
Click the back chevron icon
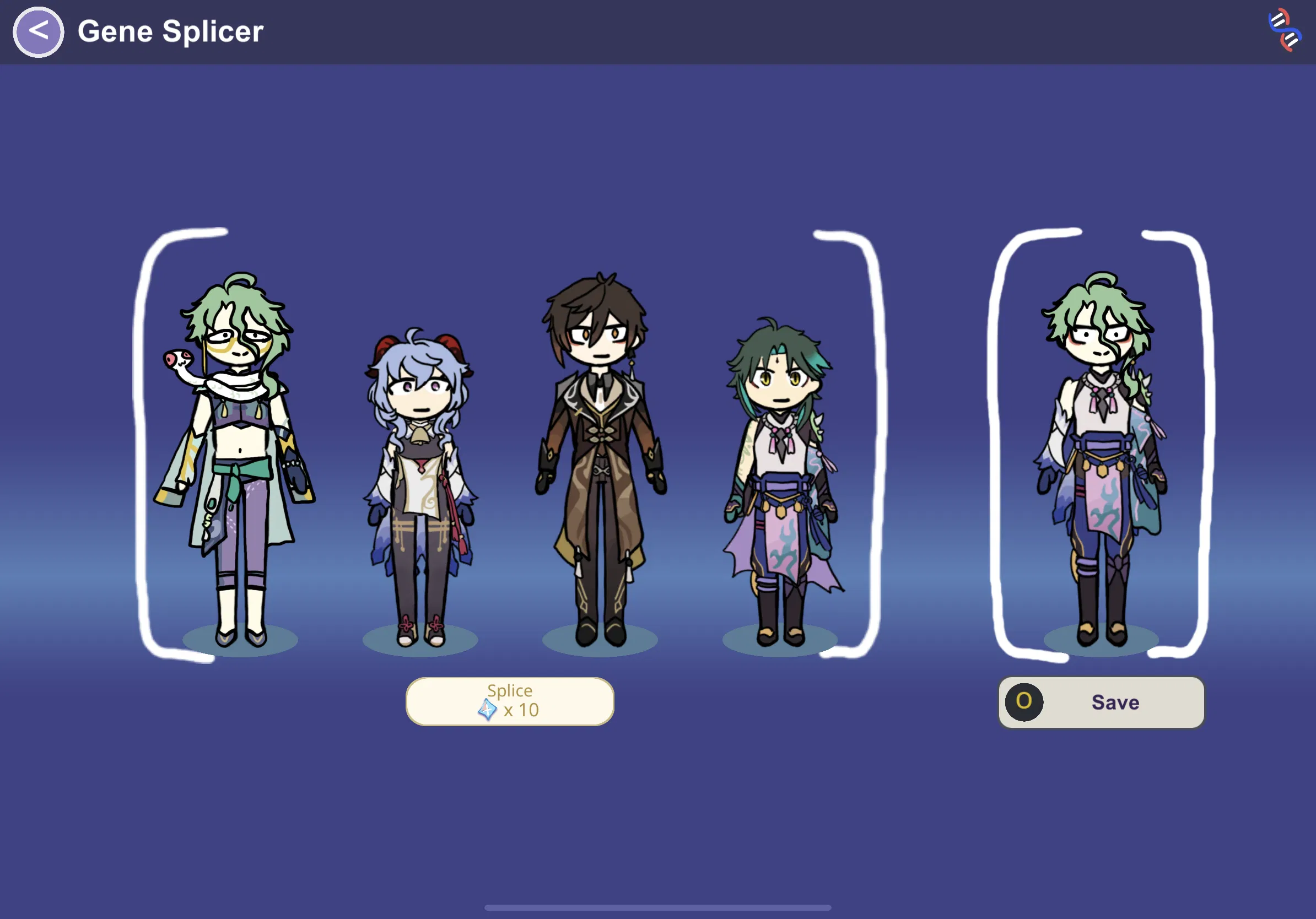tap(38, 31)
